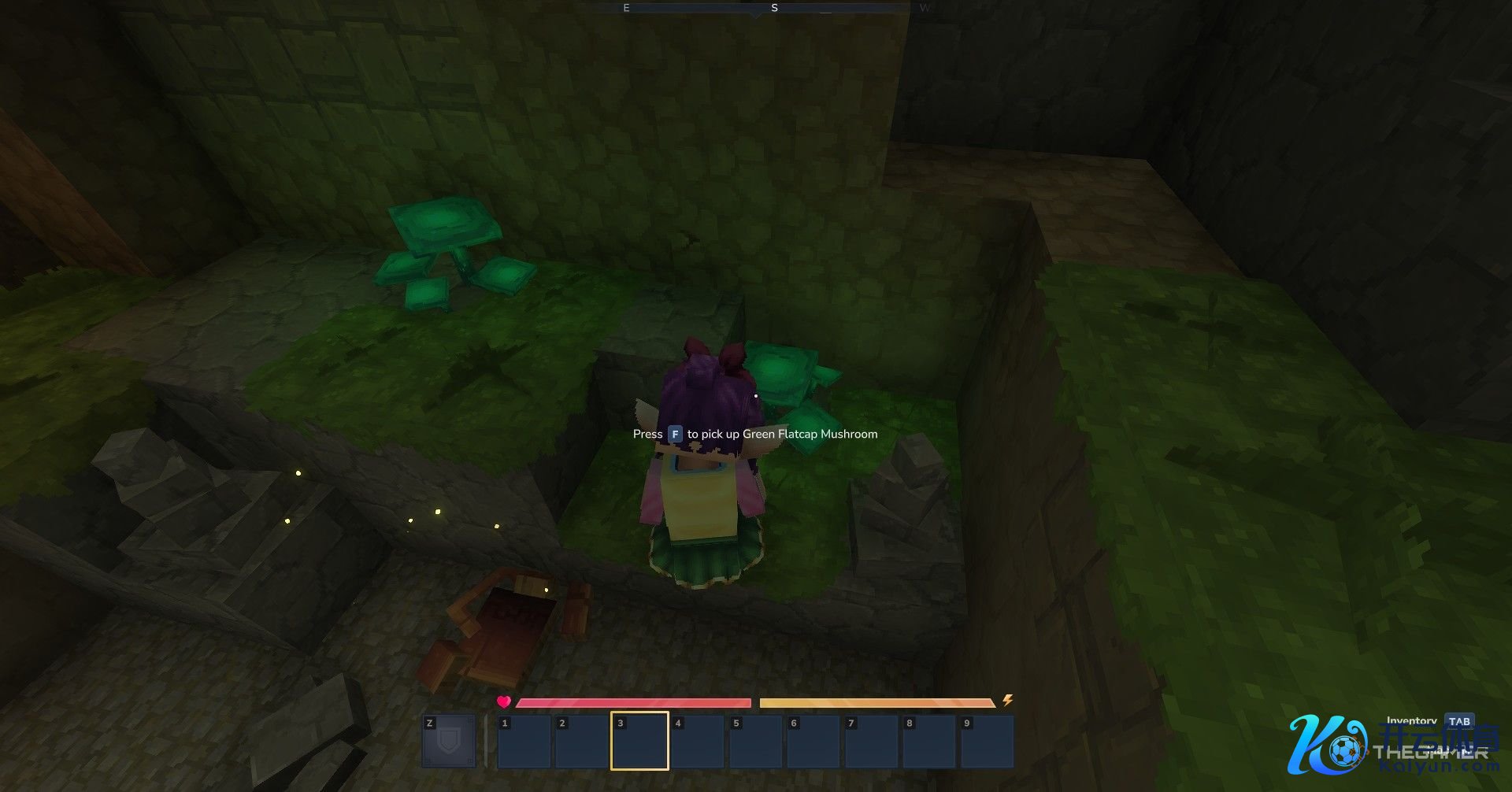Choose the highlighted hotbar slot 3
Viewport: 1512px width, 792px height.
point(639,741)
